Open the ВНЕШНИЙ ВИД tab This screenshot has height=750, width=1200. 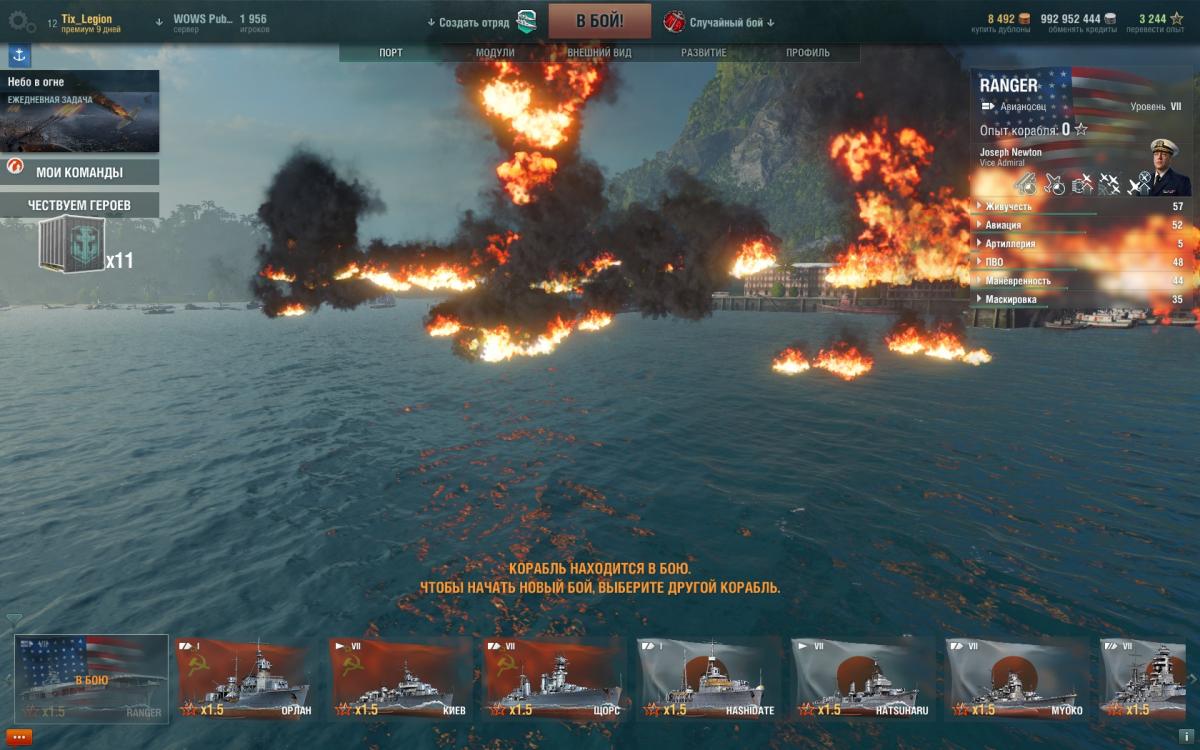point(600,53)
